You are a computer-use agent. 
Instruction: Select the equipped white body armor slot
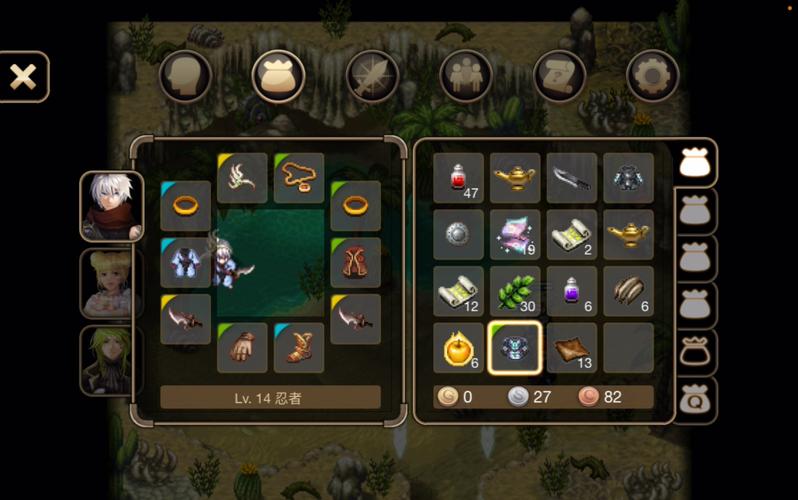click(x=186, y=263)
